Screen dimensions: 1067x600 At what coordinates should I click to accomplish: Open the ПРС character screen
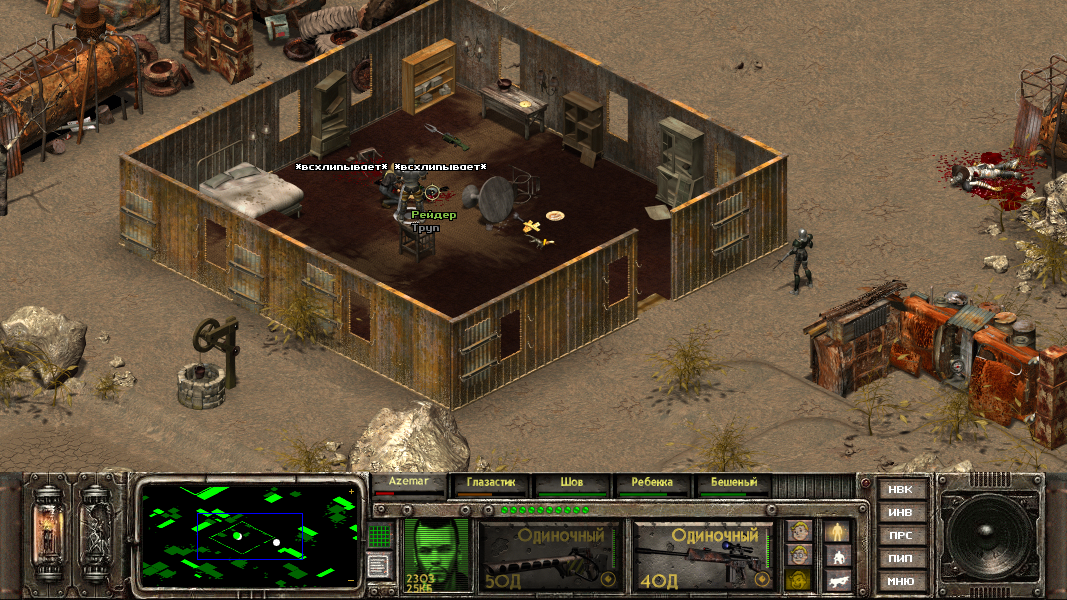[900, 536]
